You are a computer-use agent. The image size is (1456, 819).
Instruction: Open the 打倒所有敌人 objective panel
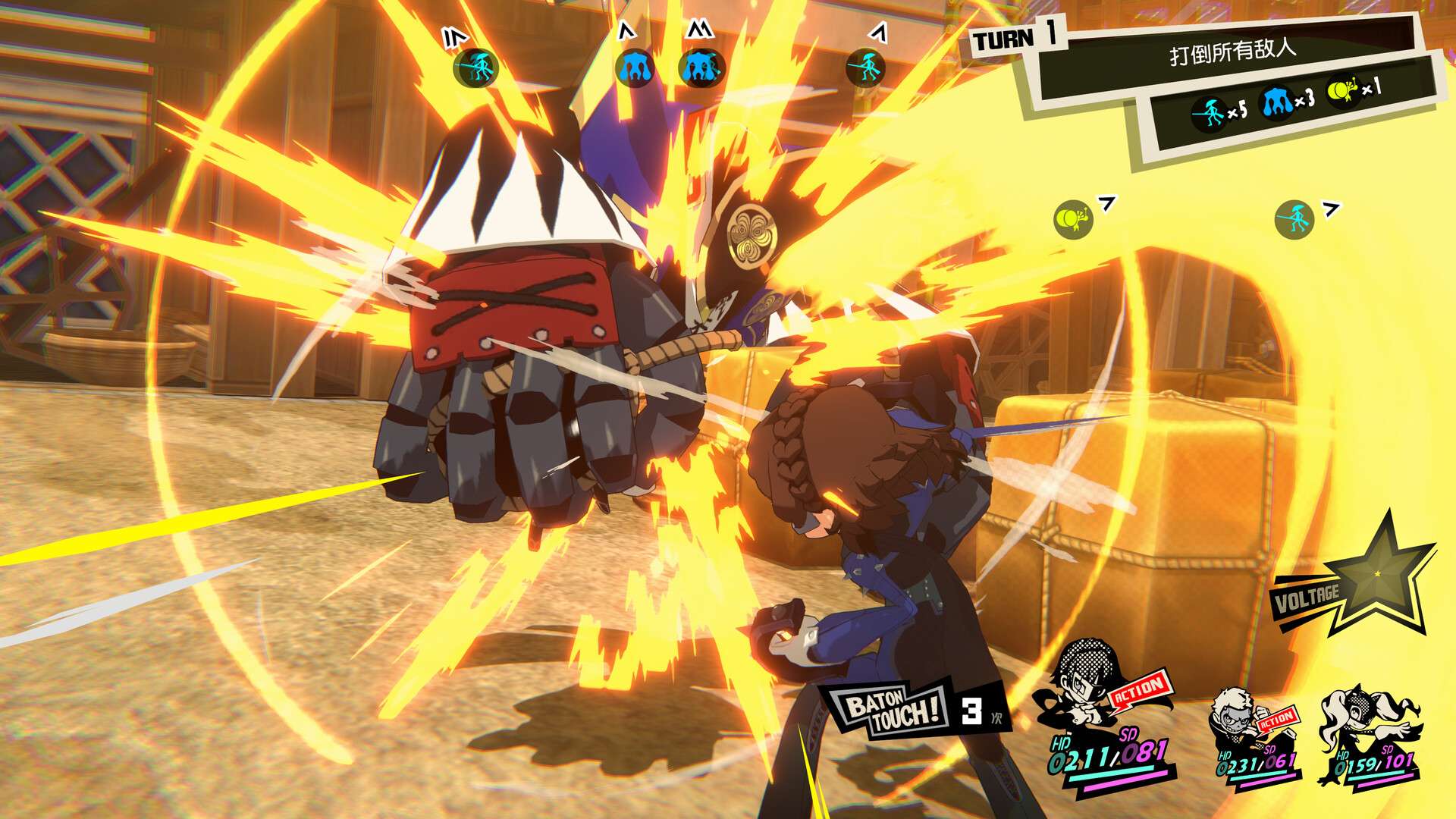click(1232, 53)
